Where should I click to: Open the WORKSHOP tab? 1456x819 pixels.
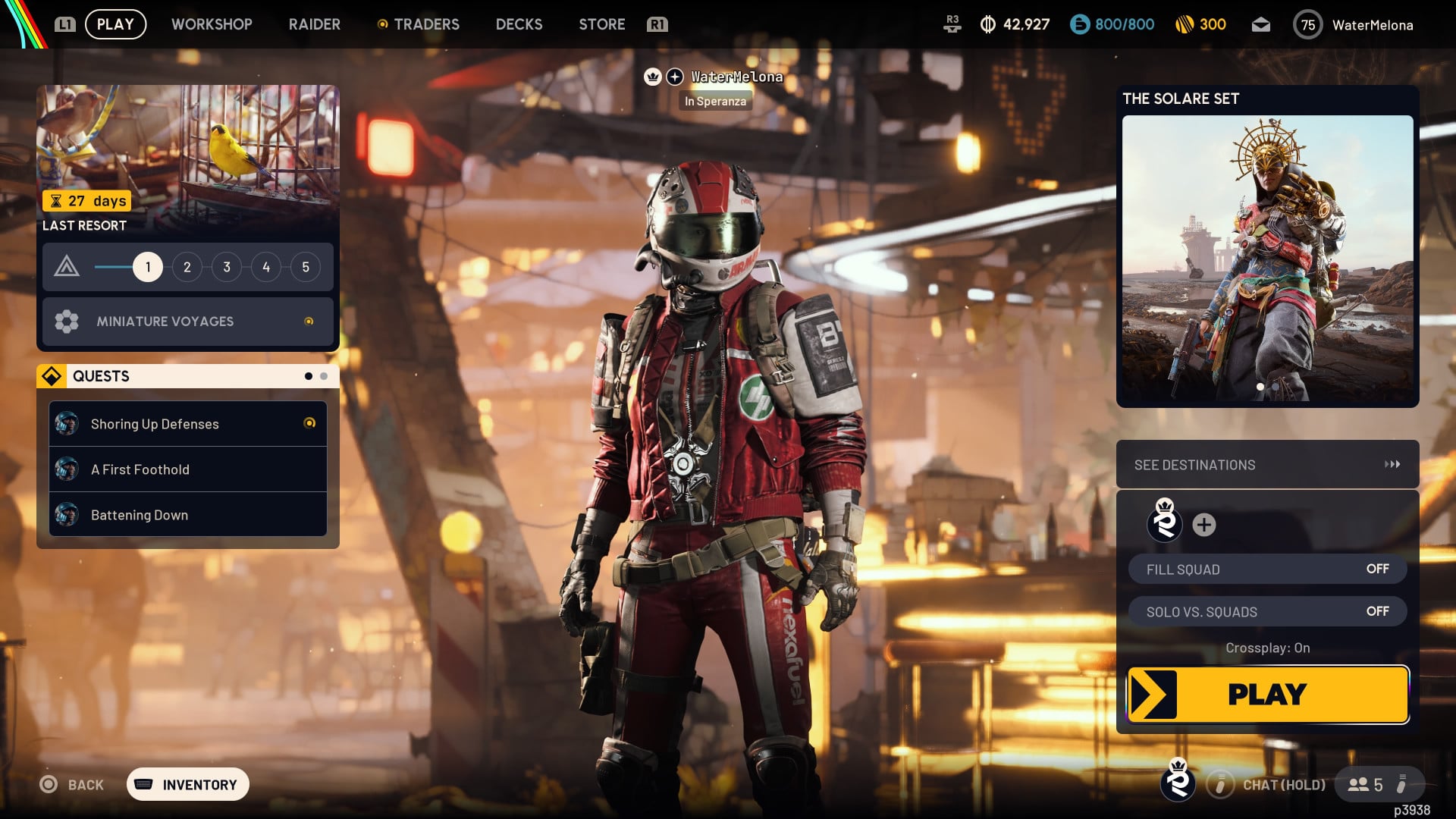point(212,24)
